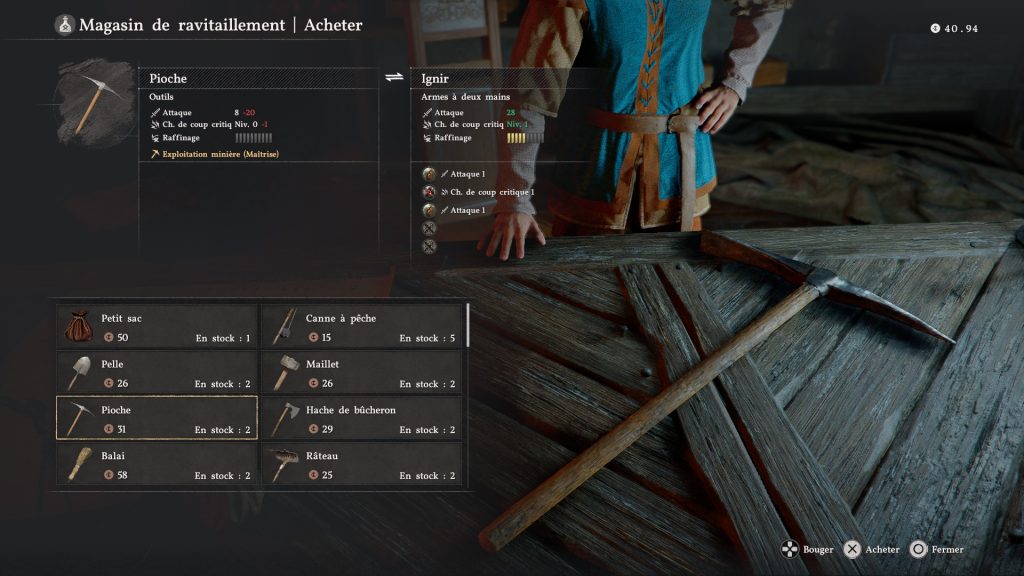Pick the Maillet item row
Image resolution: width=1024 pixels, height=576 pixels.
click(x=361, y=373)
